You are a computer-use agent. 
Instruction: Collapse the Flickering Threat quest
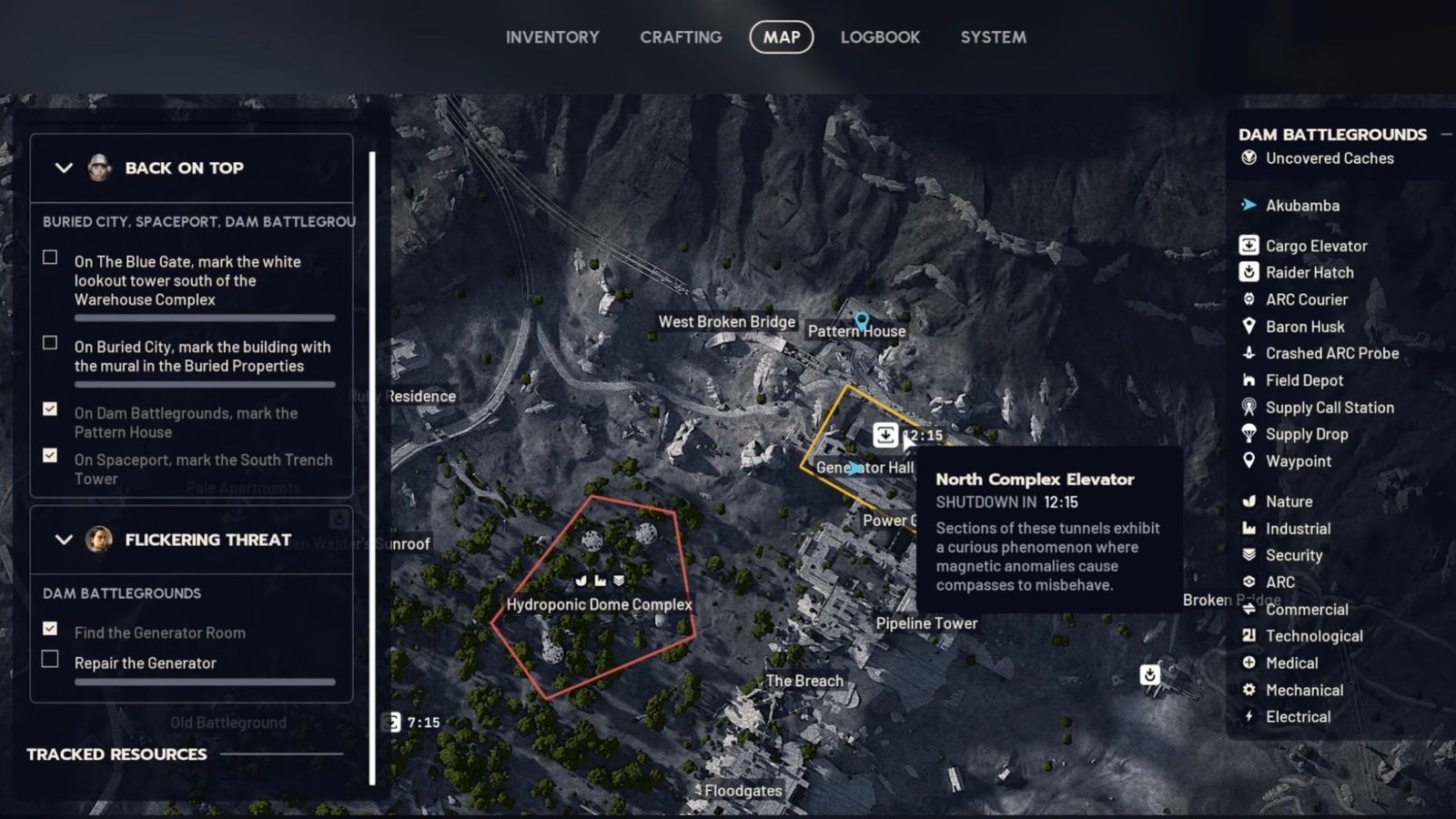point(64,540)
